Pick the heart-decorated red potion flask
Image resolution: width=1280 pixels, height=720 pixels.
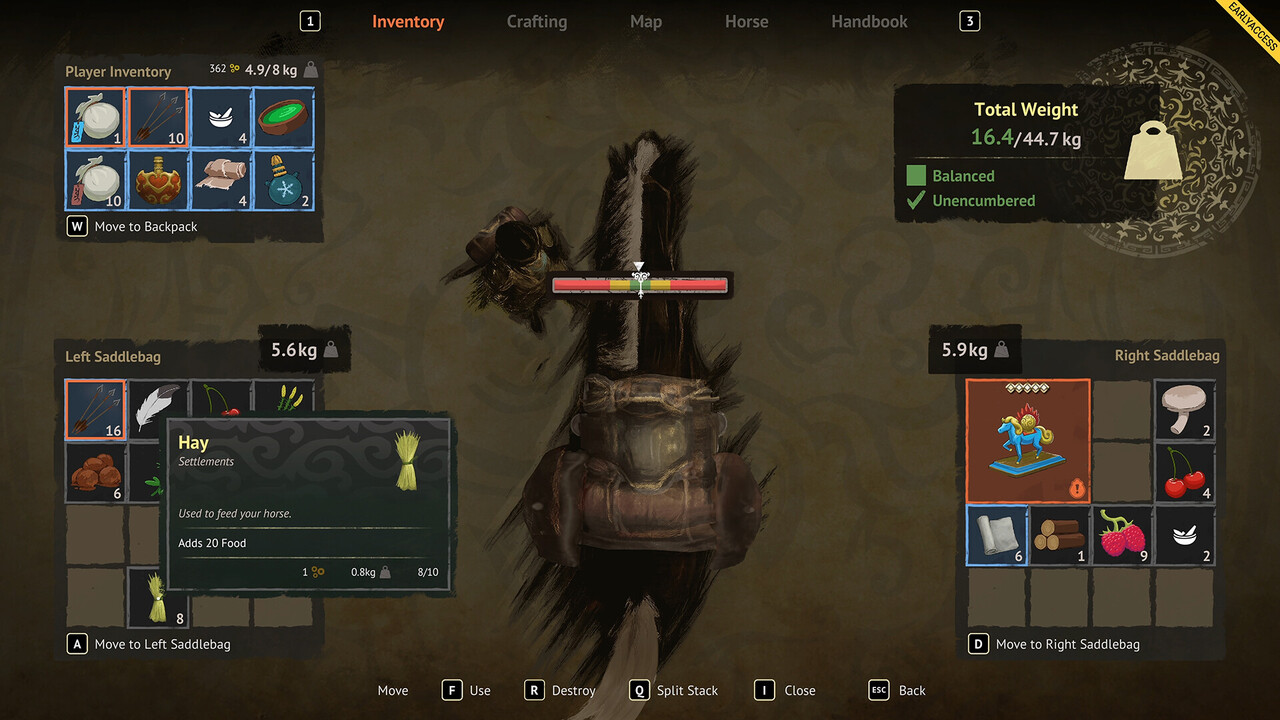click(158, 180)
